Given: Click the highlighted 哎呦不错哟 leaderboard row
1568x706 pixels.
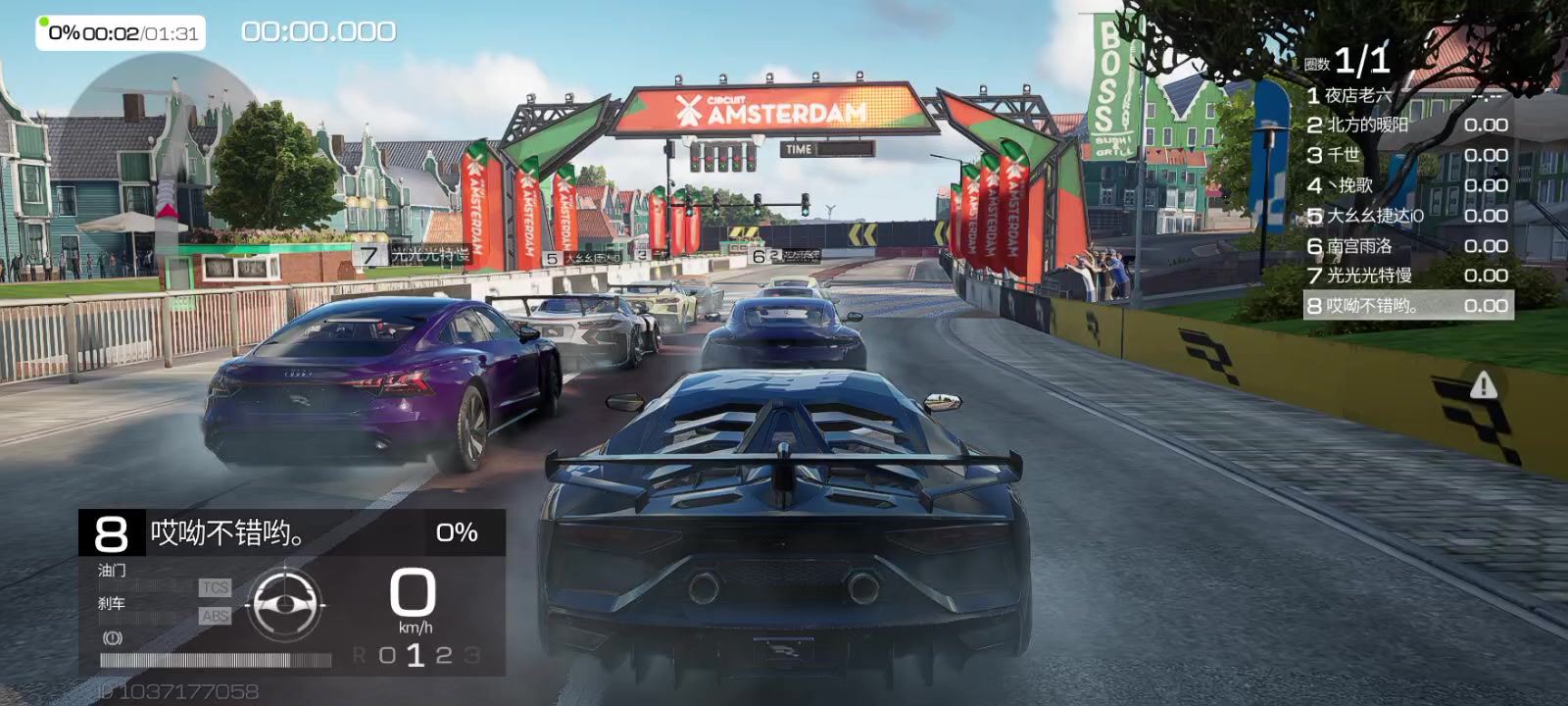Looking at the screenshot, I should coord(1407,306).
